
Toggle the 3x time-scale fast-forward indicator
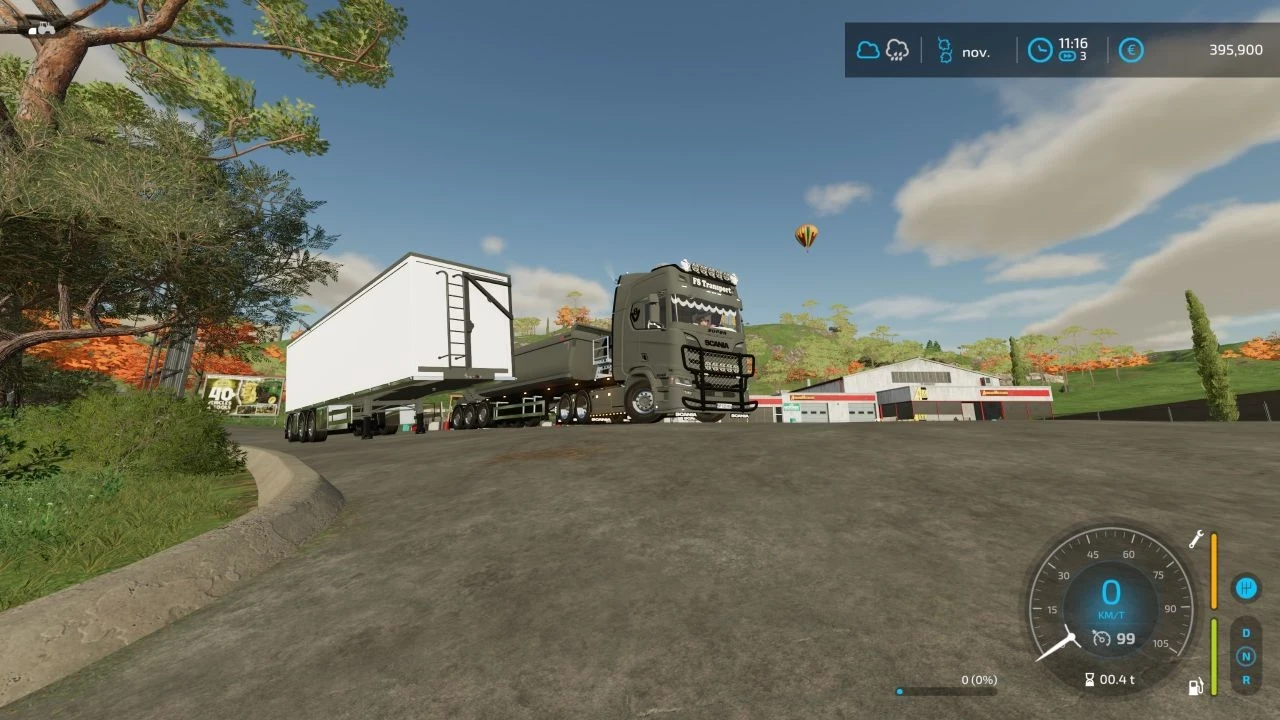coord(1068,57)
